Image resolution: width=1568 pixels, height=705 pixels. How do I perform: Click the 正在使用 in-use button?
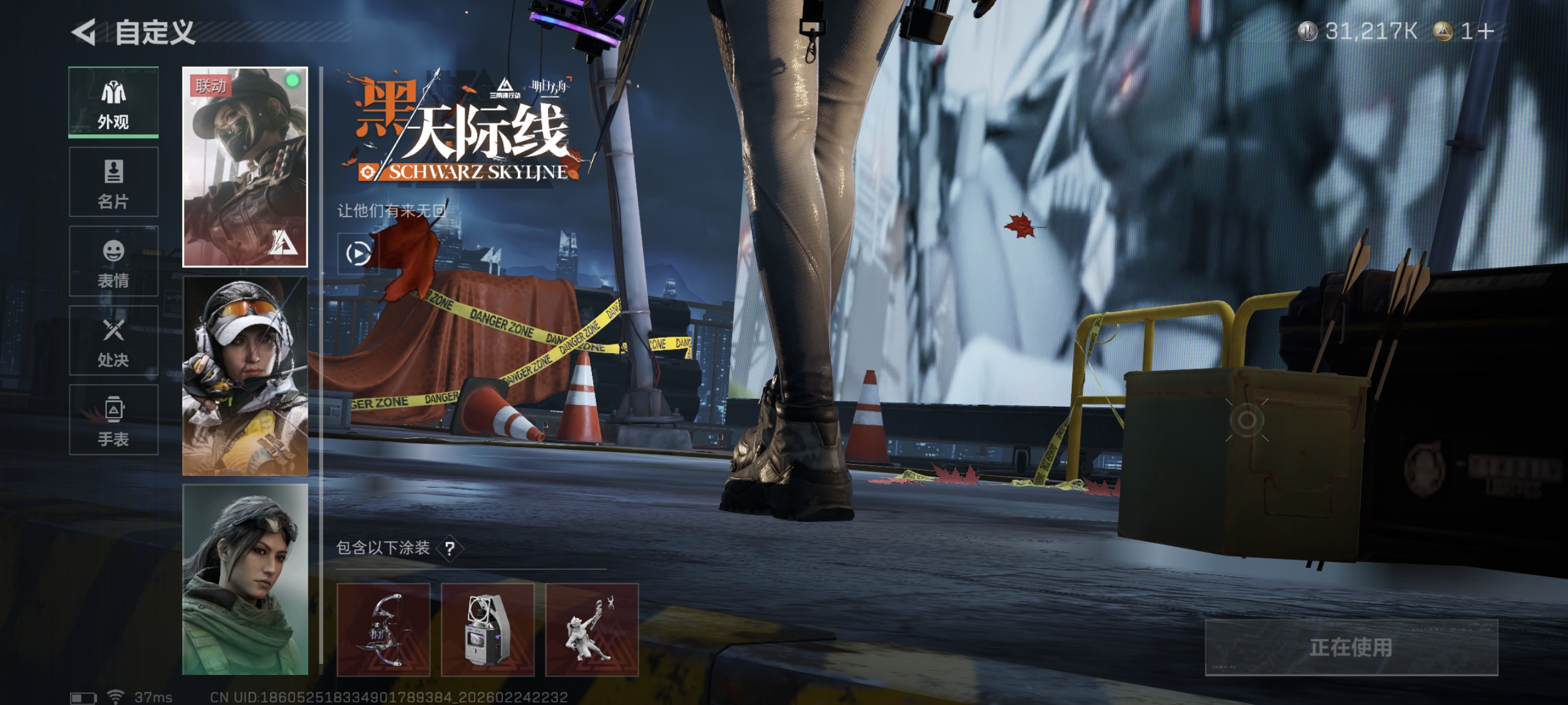[x=1351, y=647]
